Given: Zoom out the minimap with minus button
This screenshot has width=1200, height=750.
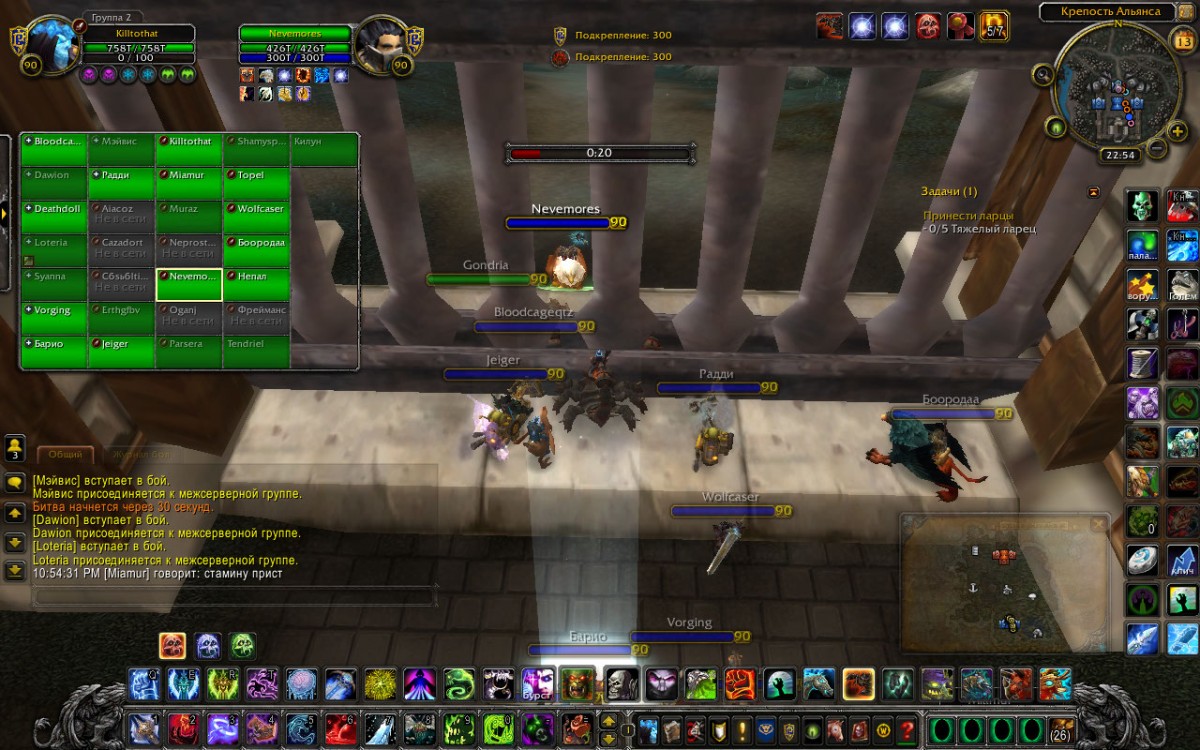Looking at the screenshot, I should pos(1156,148).
